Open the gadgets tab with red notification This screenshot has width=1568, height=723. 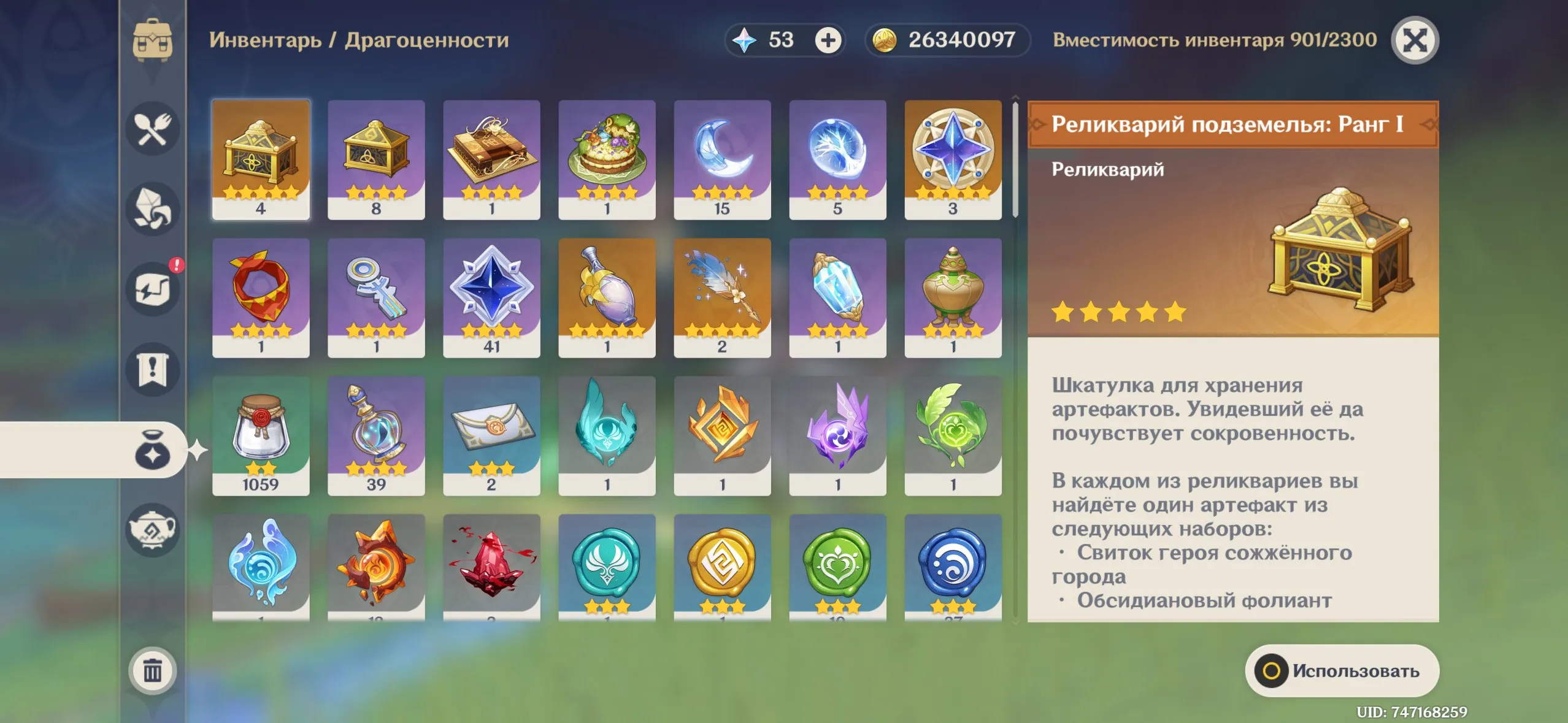[152, 289]
